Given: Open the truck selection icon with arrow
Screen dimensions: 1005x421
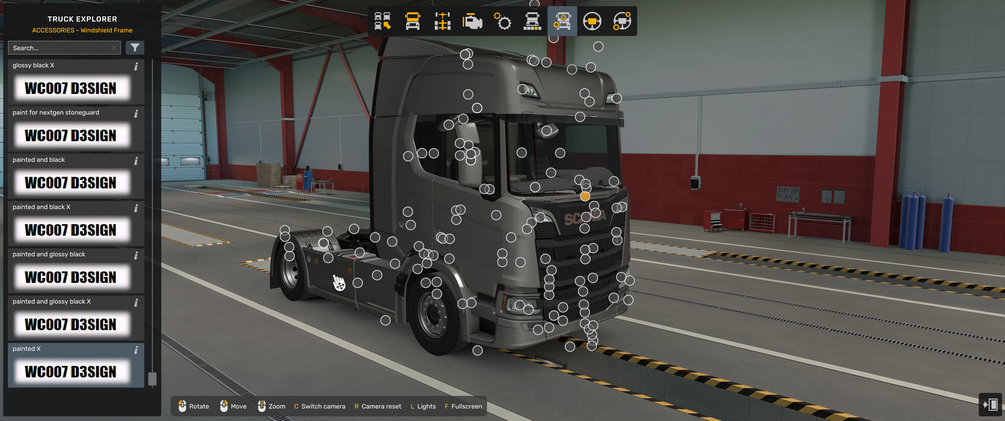Looking at the screenshot, I should (x=383, y=21).
